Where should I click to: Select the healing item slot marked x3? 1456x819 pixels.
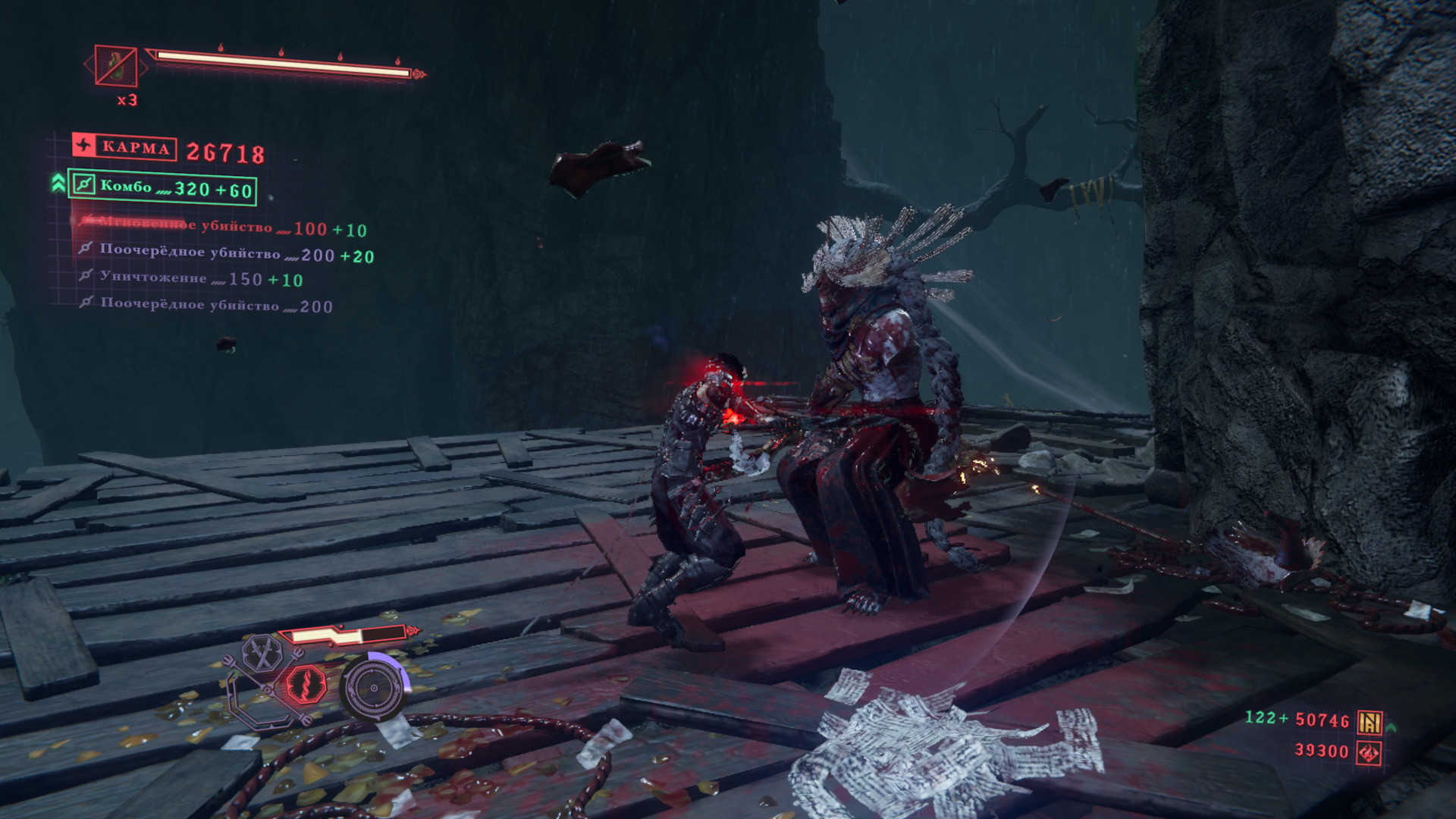[116, 66]
